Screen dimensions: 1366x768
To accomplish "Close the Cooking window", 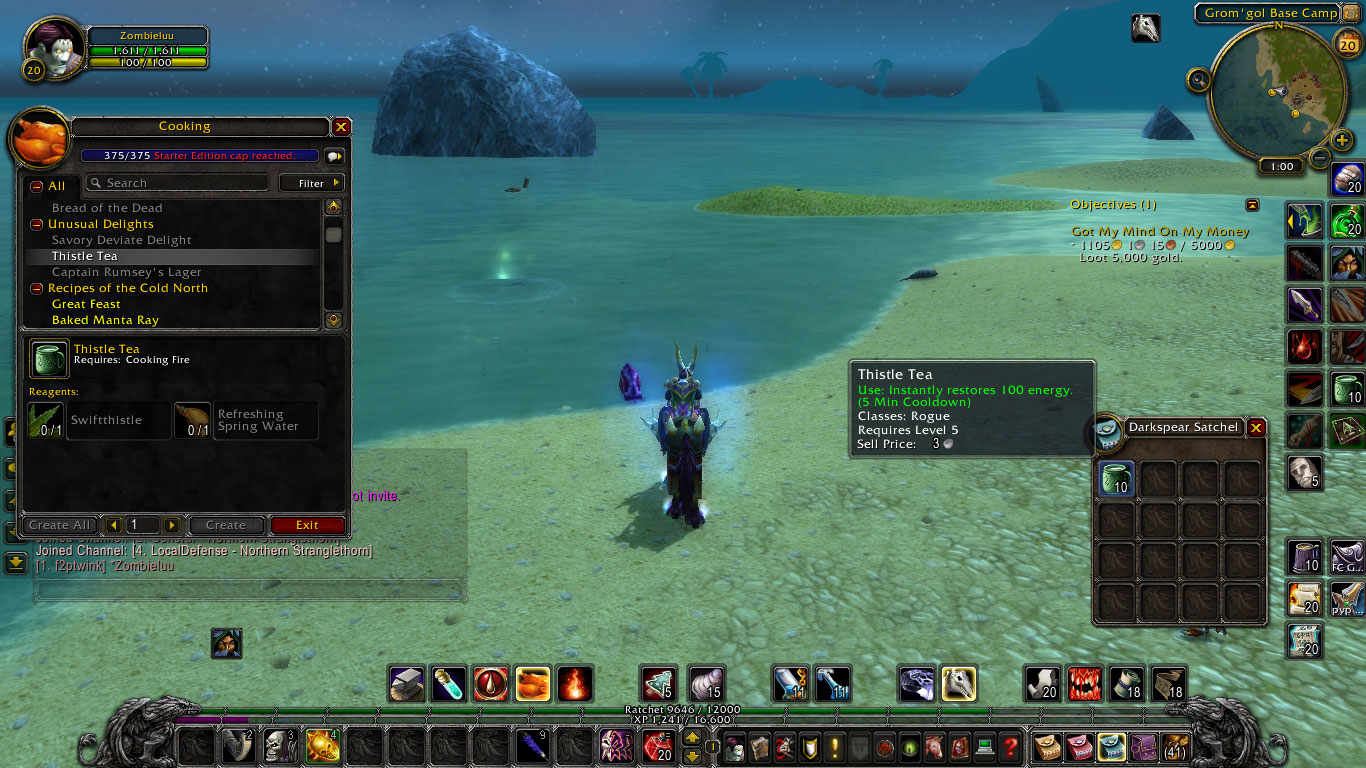I will [x=341, y=127].
